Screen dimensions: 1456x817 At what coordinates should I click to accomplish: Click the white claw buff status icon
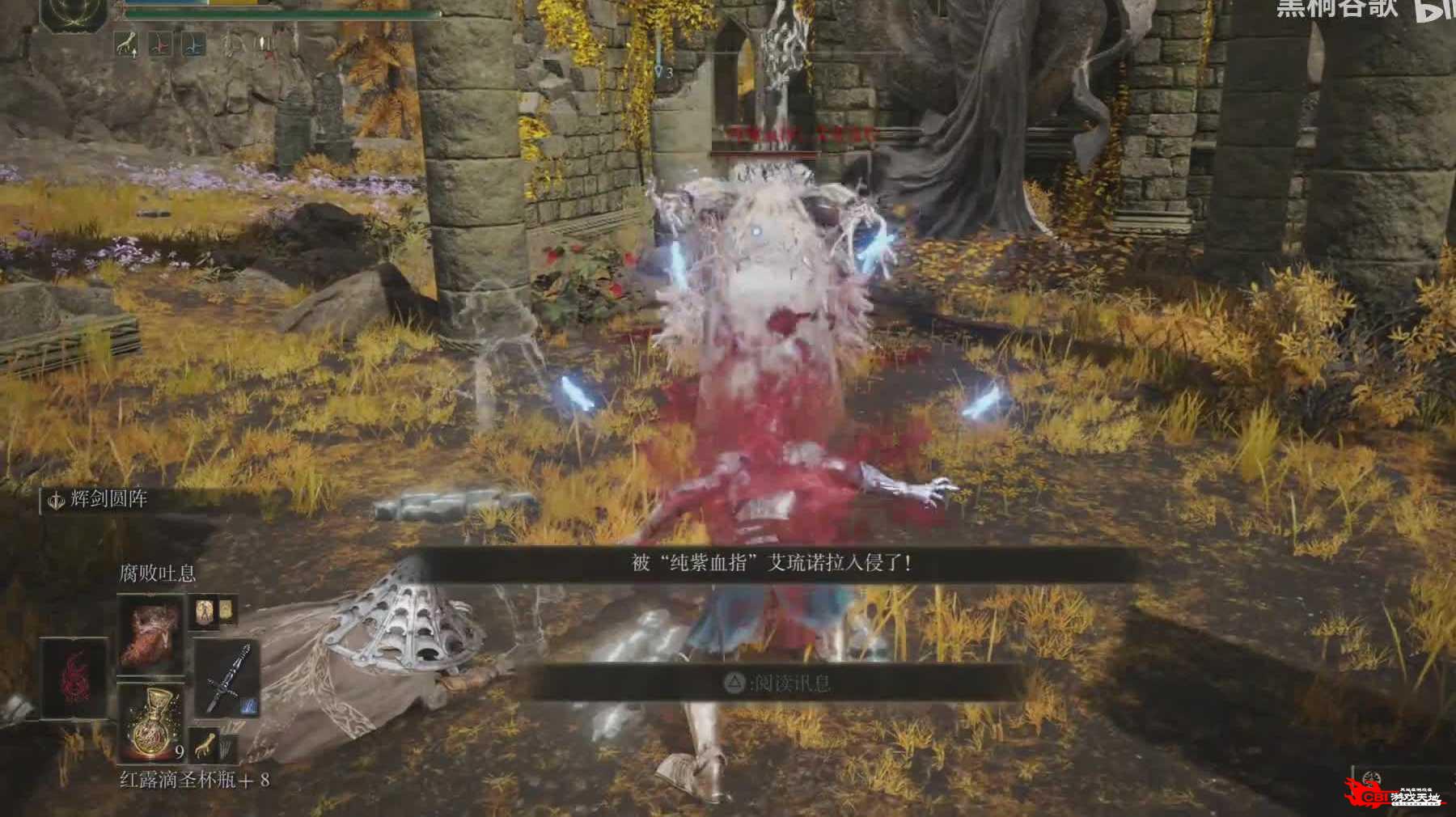coord(125,44)
